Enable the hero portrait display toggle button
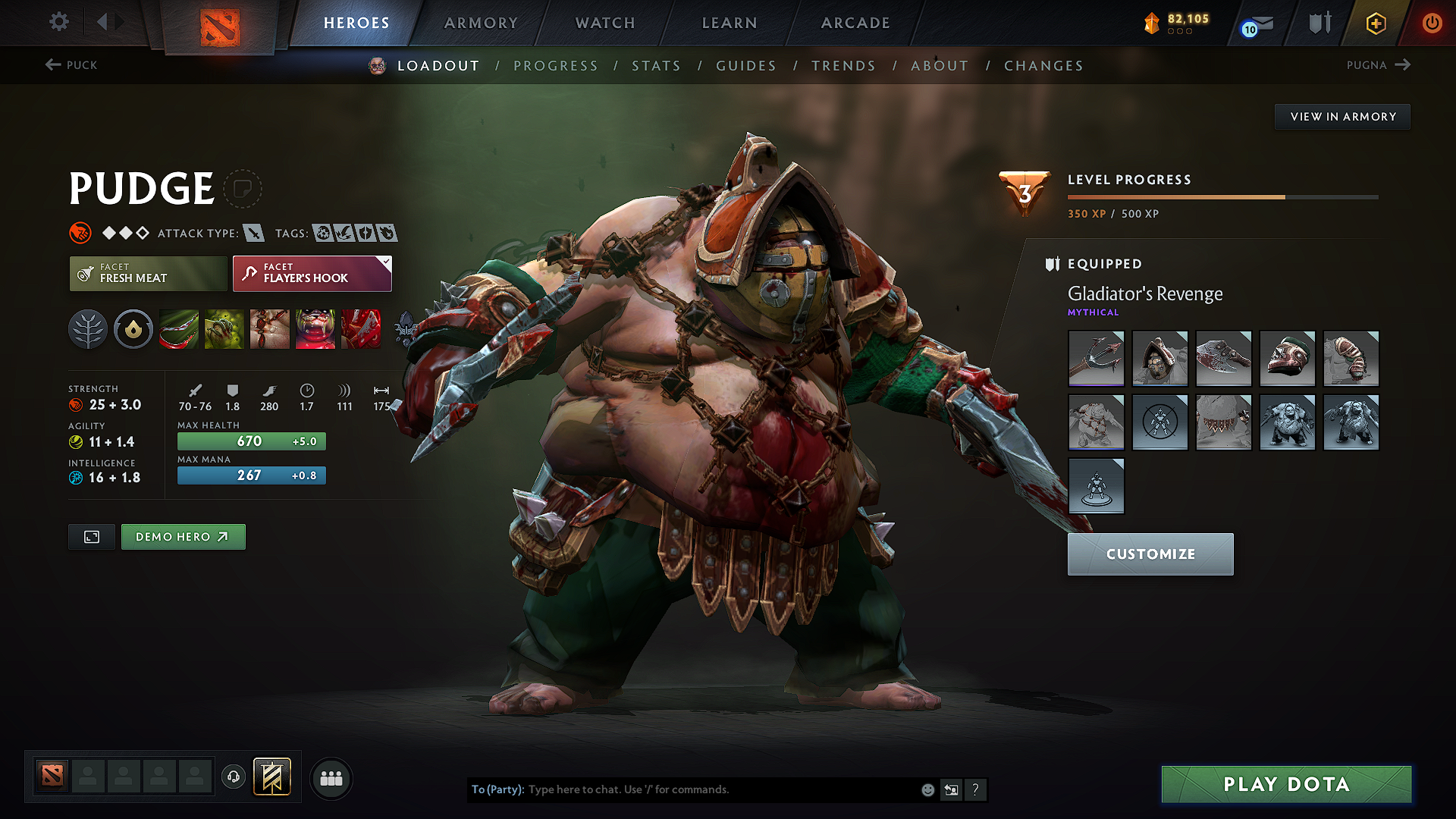Screen dimensions: 1456x819 coord(91,536)
